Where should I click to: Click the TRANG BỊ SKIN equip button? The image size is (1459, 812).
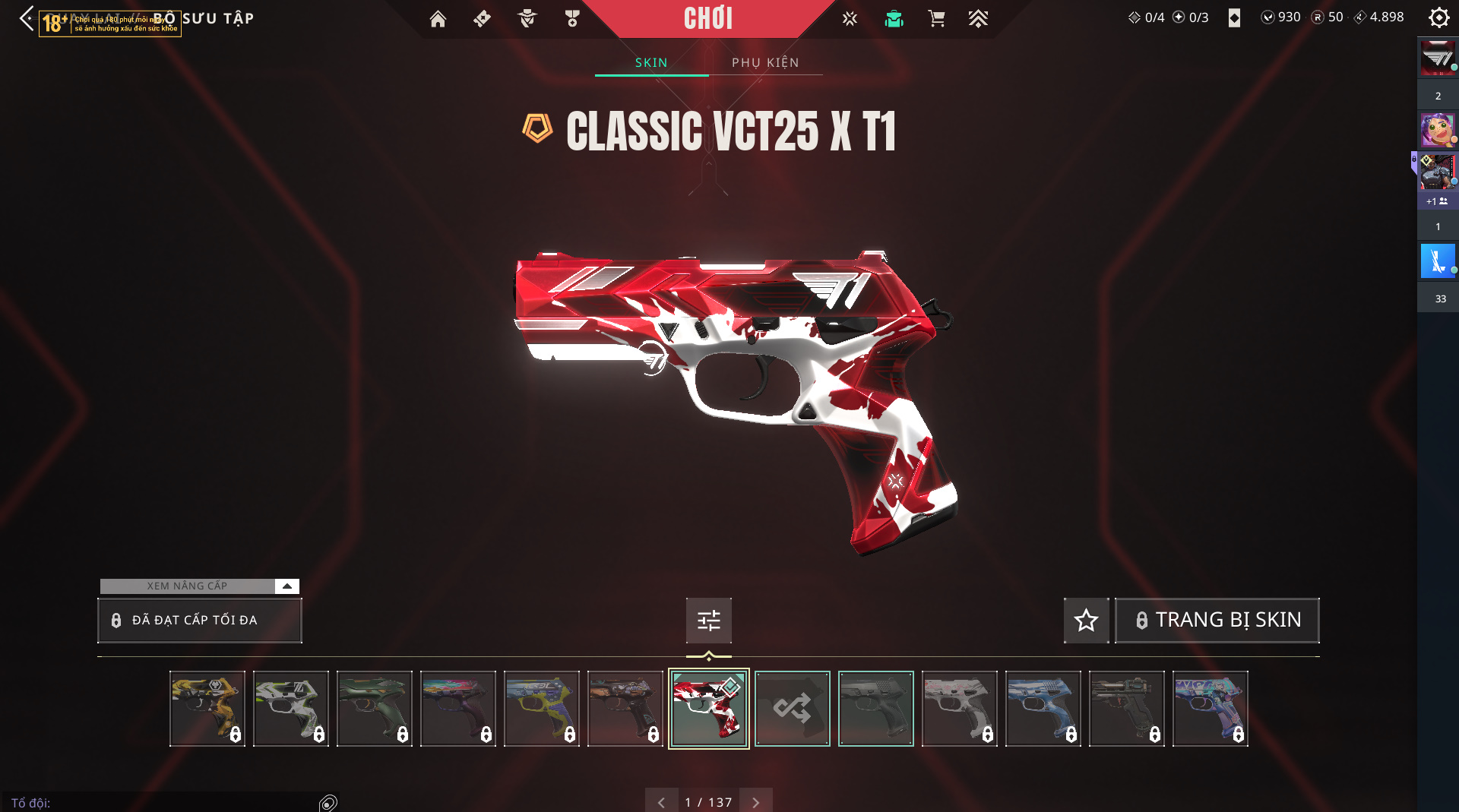click(1217, 621)
